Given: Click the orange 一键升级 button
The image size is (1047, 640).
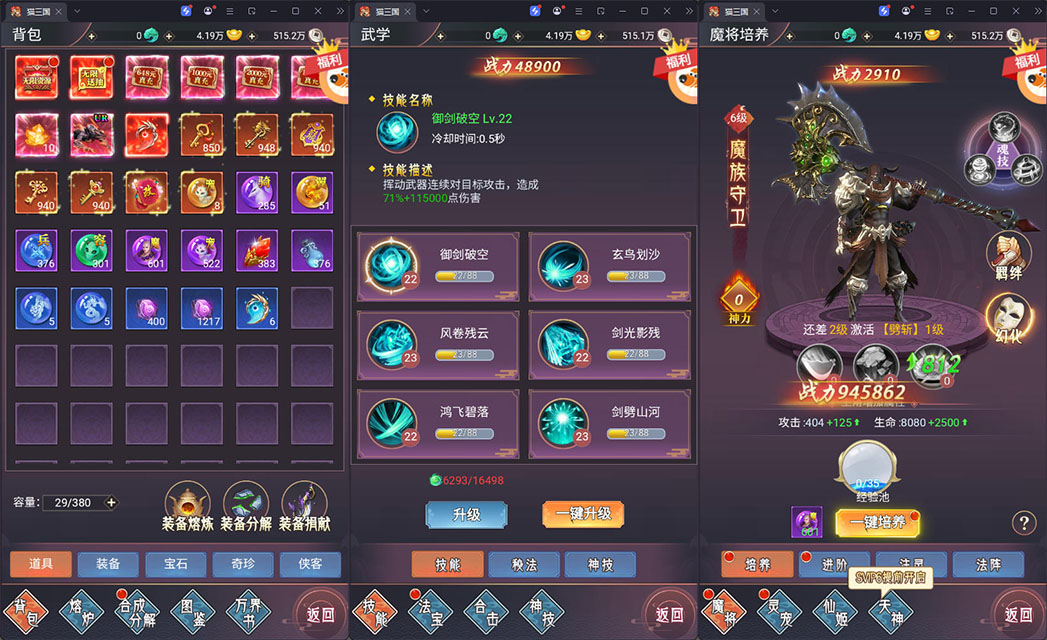Looking at the screenshot, I should tap(583, 514).
